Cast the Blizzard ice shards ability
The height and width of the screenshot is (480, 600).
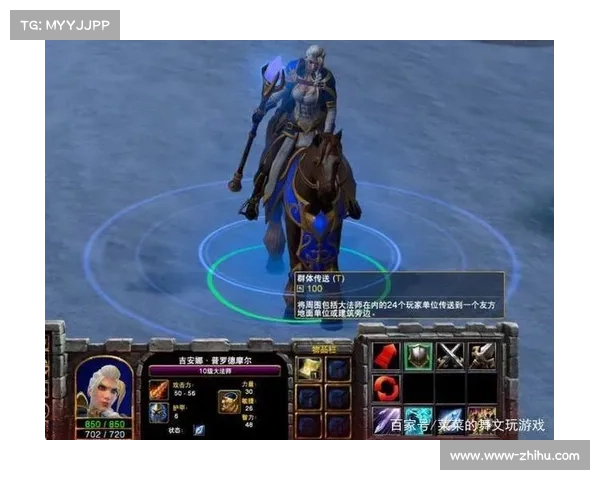[386, 420]
